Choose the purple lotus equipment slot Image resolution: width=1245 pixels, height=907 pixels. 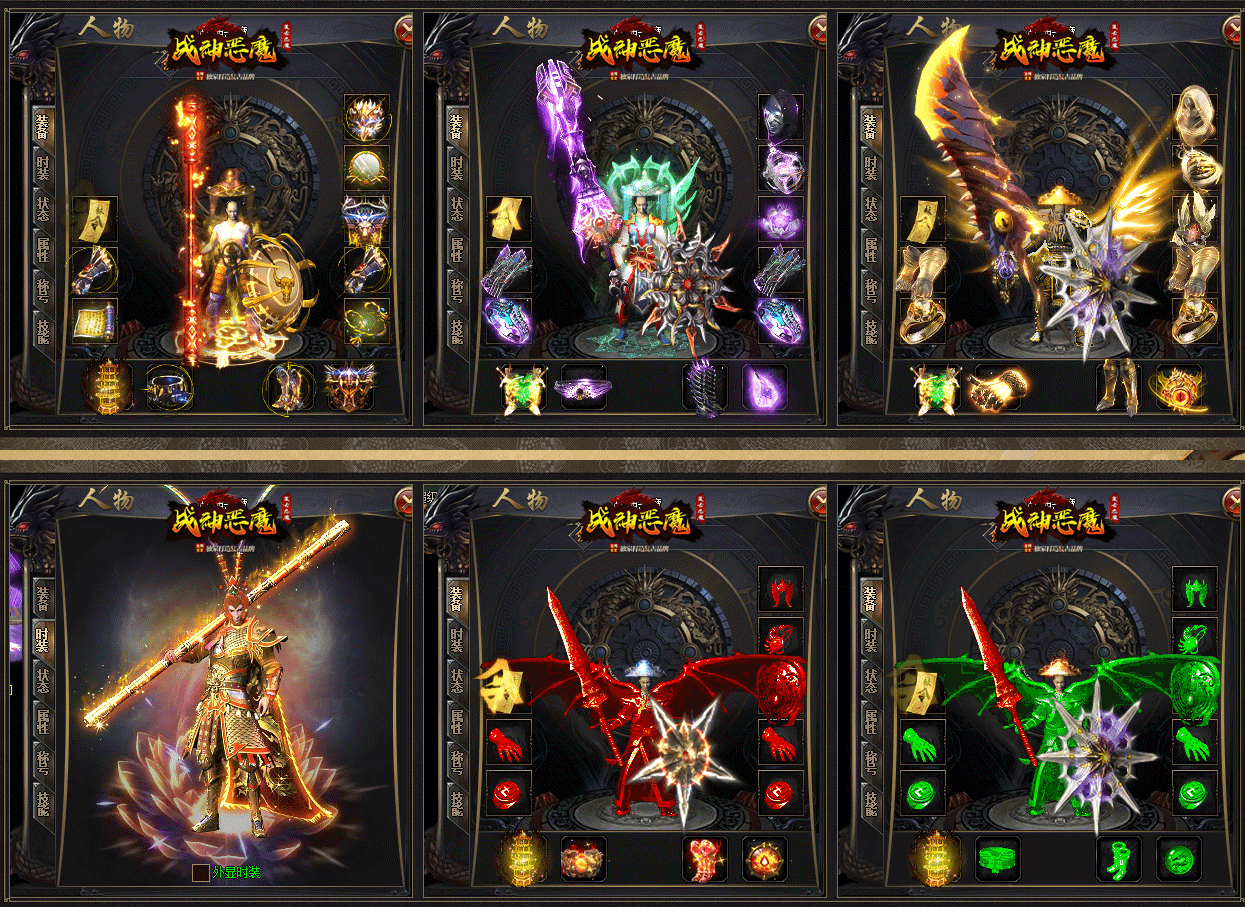click(x=780, y=219)
